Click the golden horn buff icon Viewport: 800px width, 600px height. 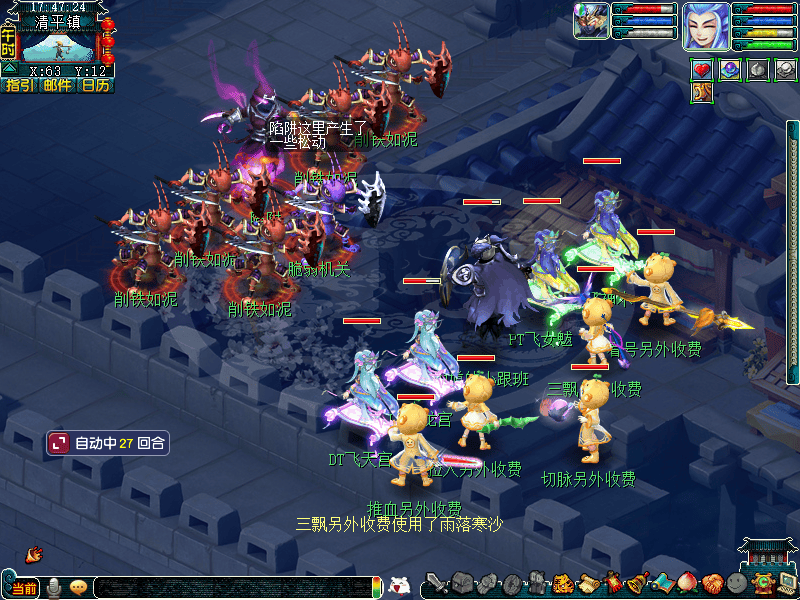[x=703, y=93]
